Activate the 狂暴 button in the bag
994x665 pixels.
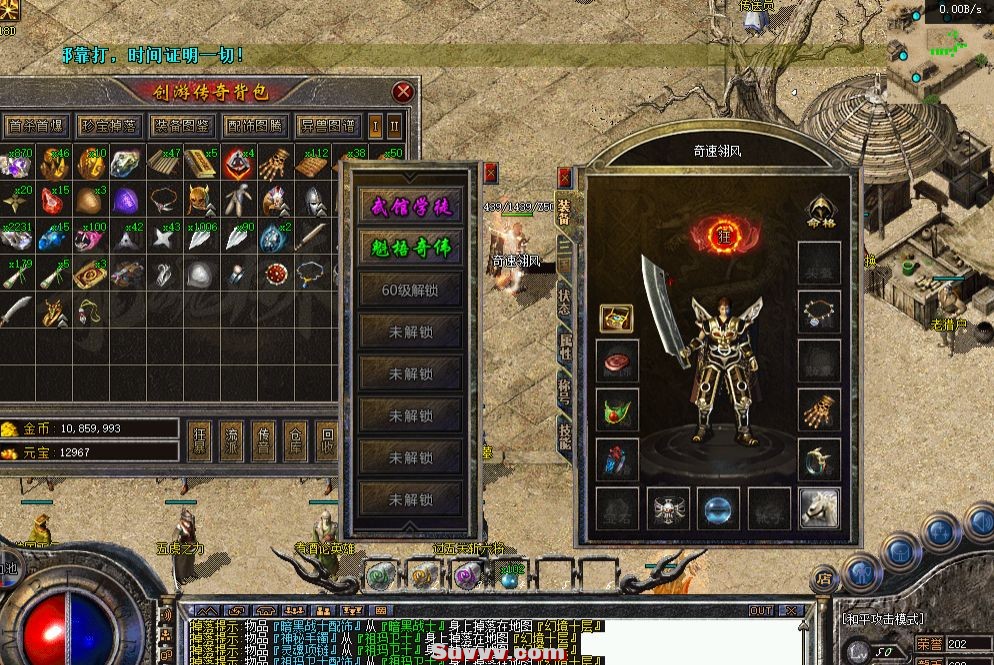[x=199, y=441]
